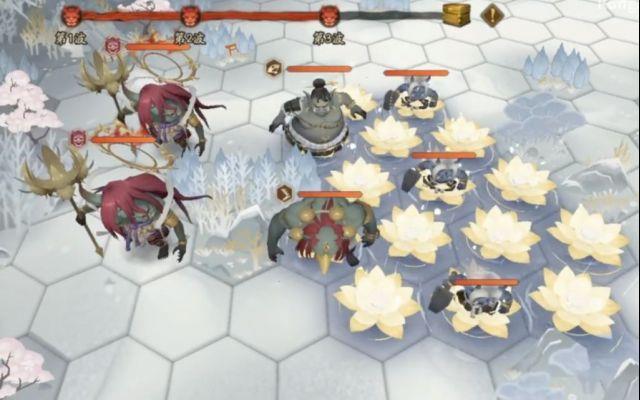Click the treasure chest reward icon

pos(457,14)
